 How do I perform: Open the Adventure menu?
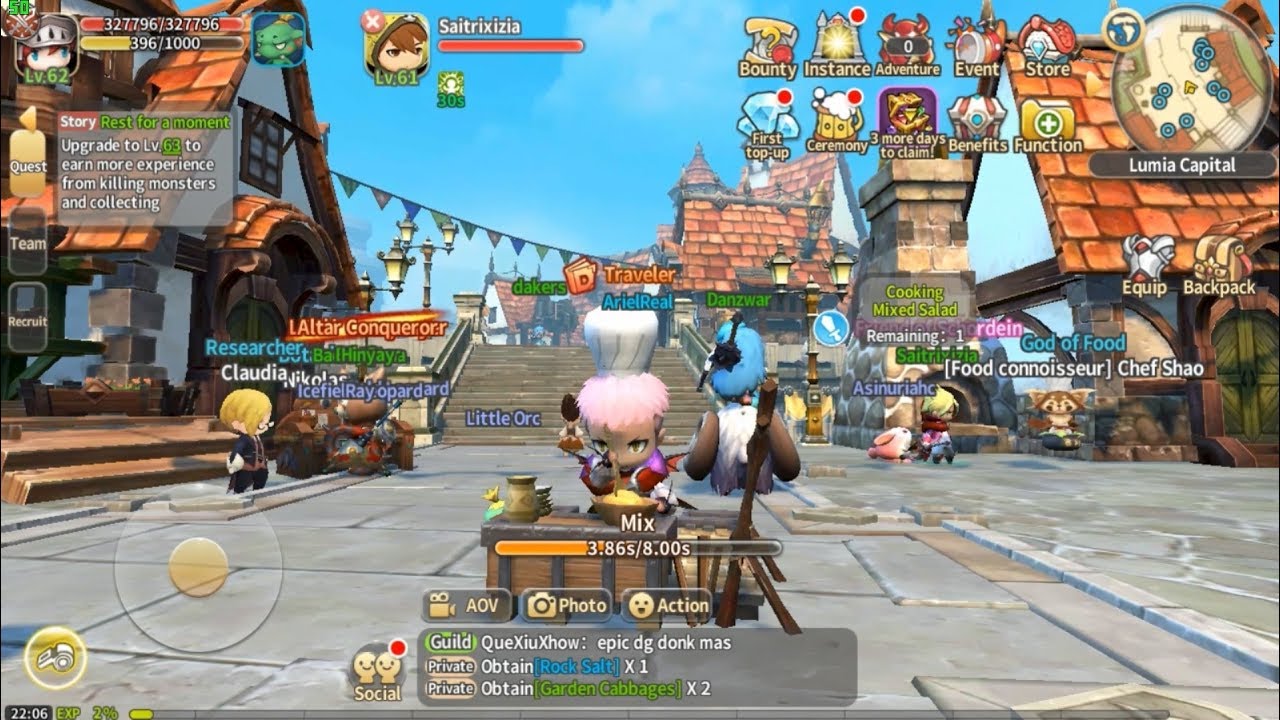point(907,45)
